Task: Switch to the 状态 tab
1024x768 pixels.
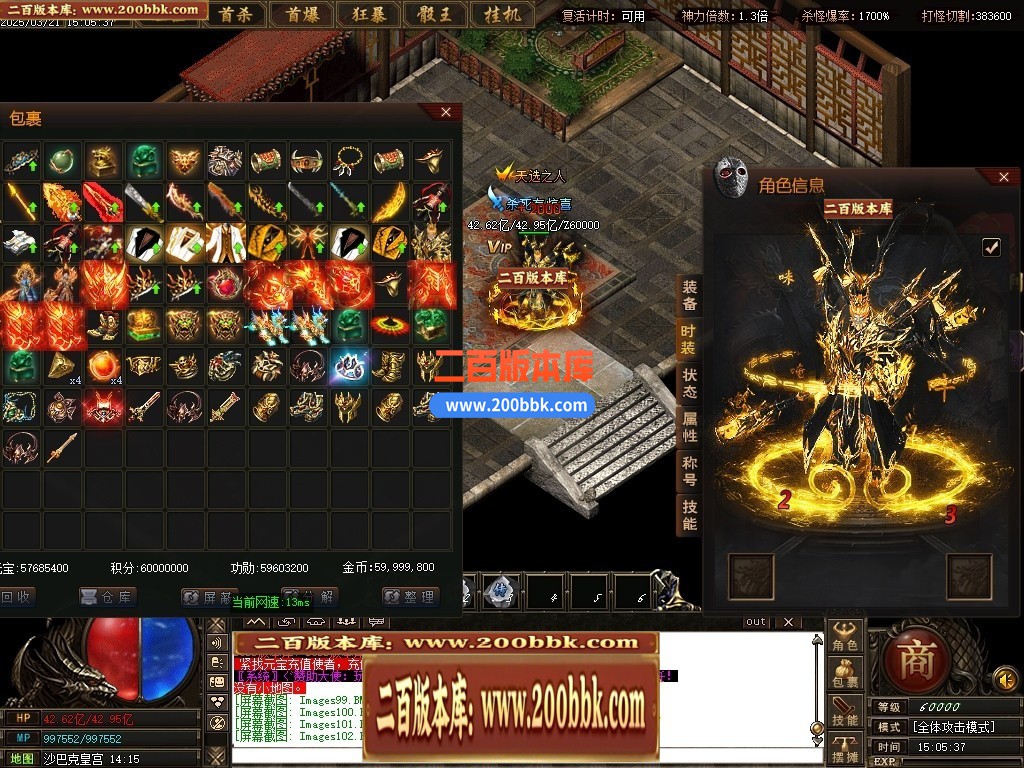Action: (690, 384)
